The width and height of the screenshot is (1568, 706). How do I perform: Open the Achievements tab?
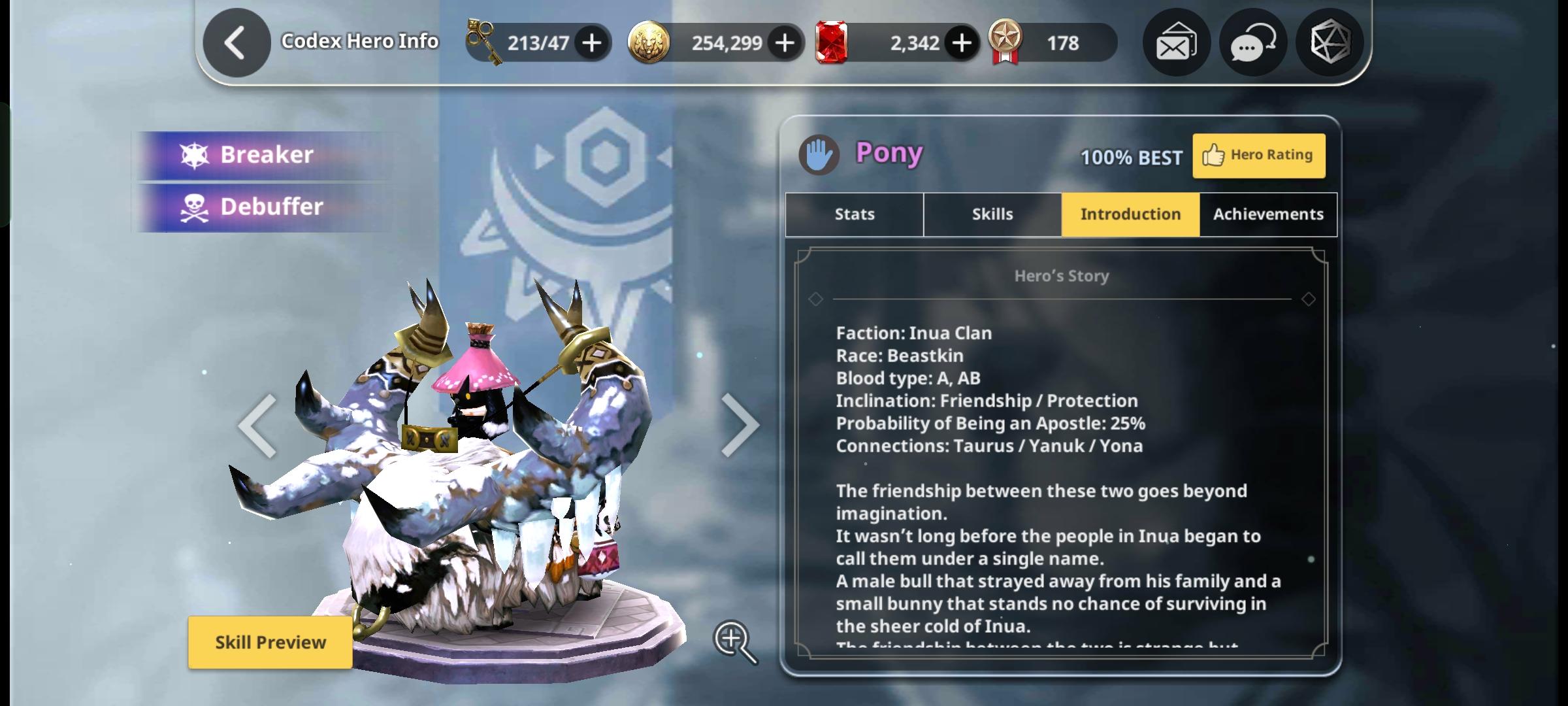(1267, 214)
